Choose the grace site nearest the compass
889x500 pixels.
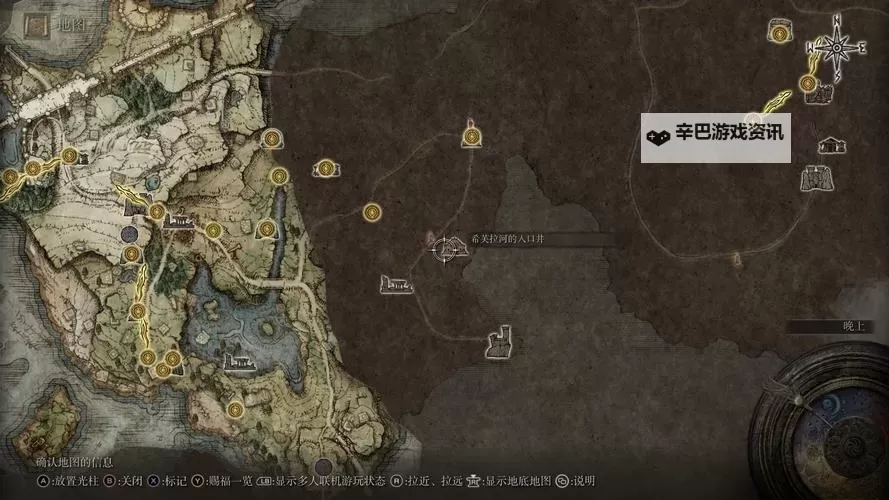808,84
